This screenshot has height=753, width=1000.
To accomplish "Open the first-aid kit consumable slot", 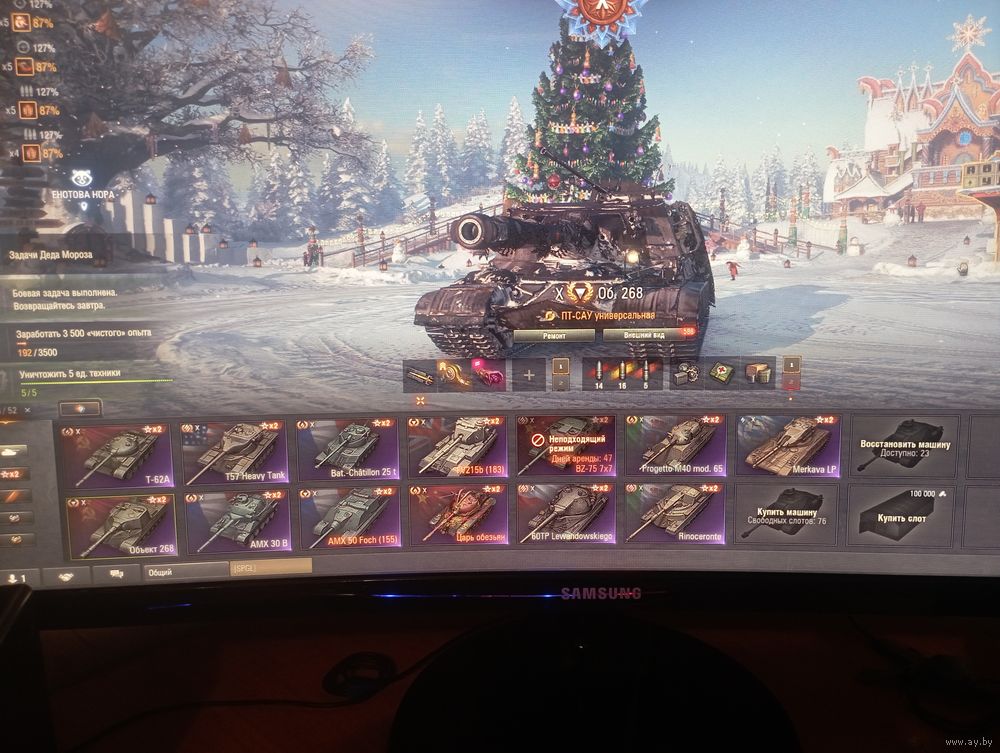I will click(x=718, y=374).
